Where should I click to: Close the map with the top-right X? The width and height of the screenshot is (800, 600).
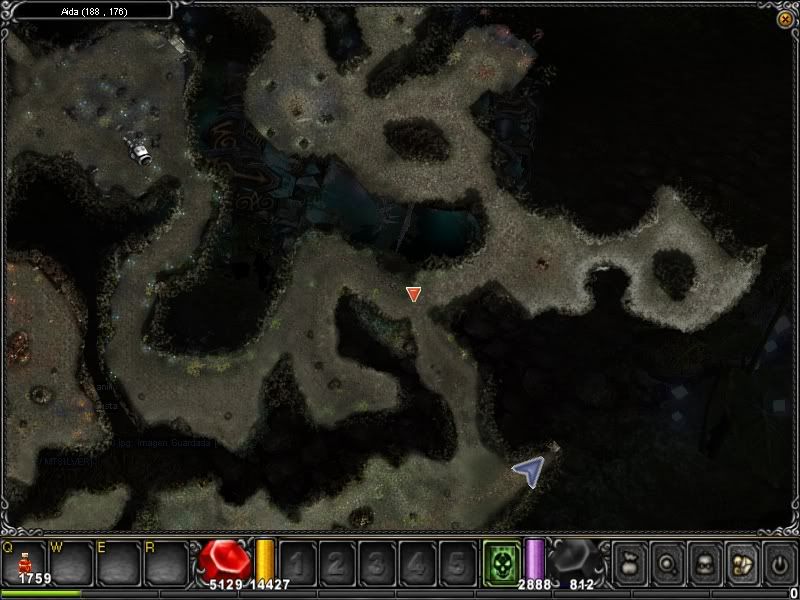click(784, 19)
